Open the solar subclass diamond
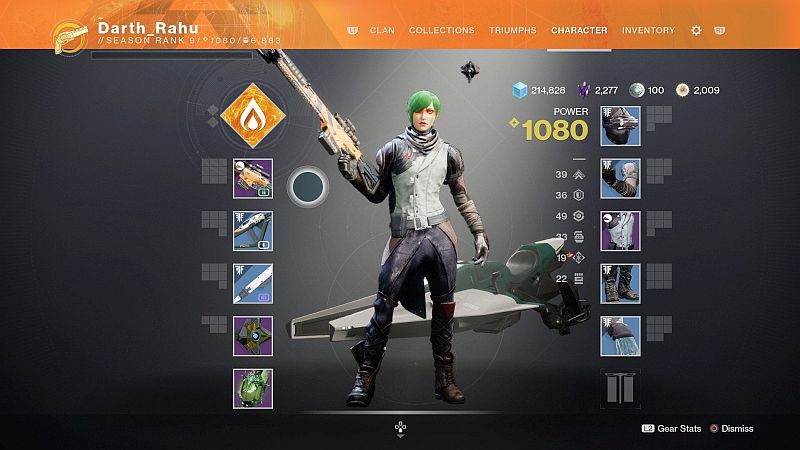 tap(252, 116)
